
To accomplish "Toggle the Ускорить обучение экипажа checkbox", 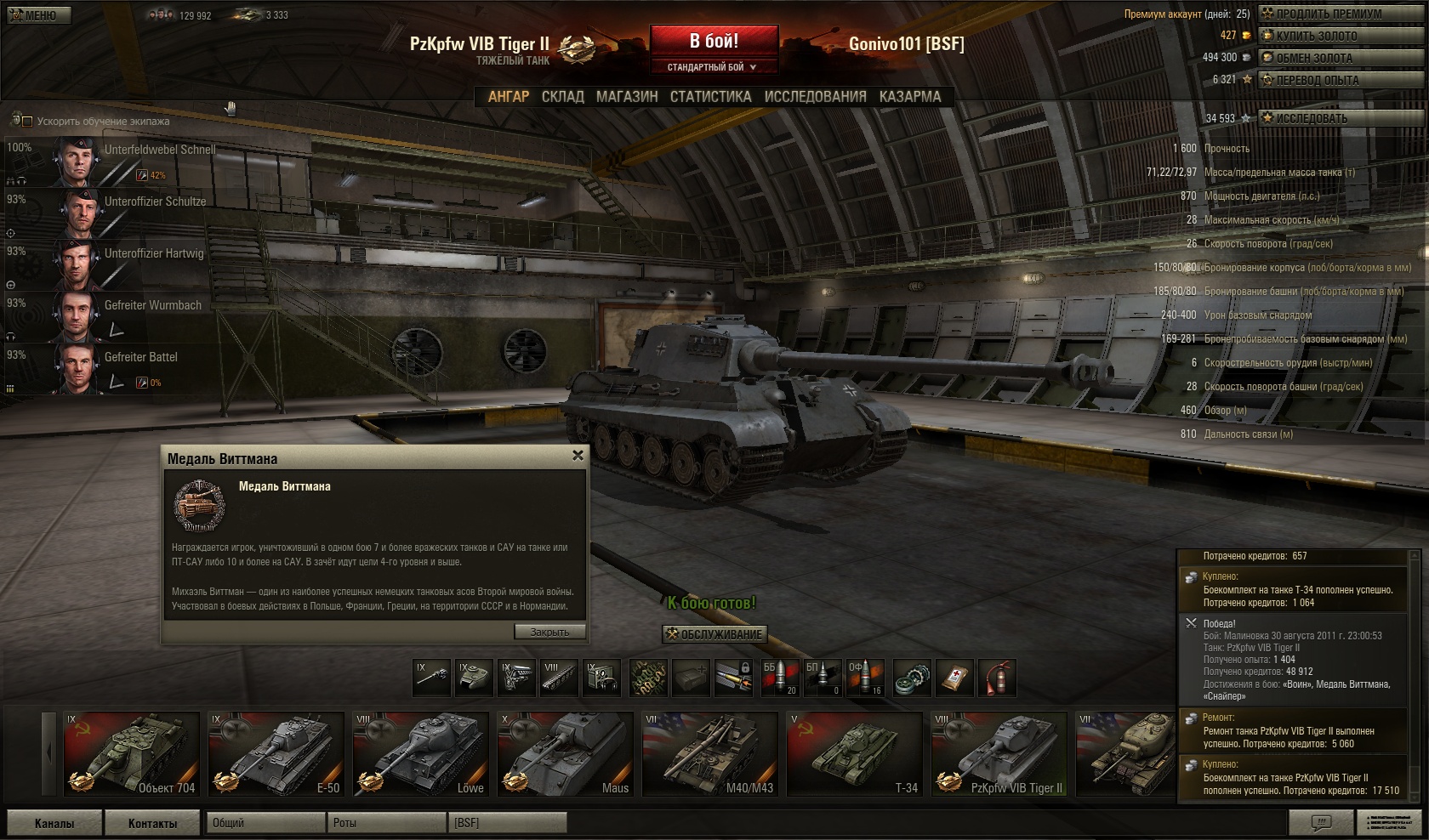I will click(x=27, y=122).
